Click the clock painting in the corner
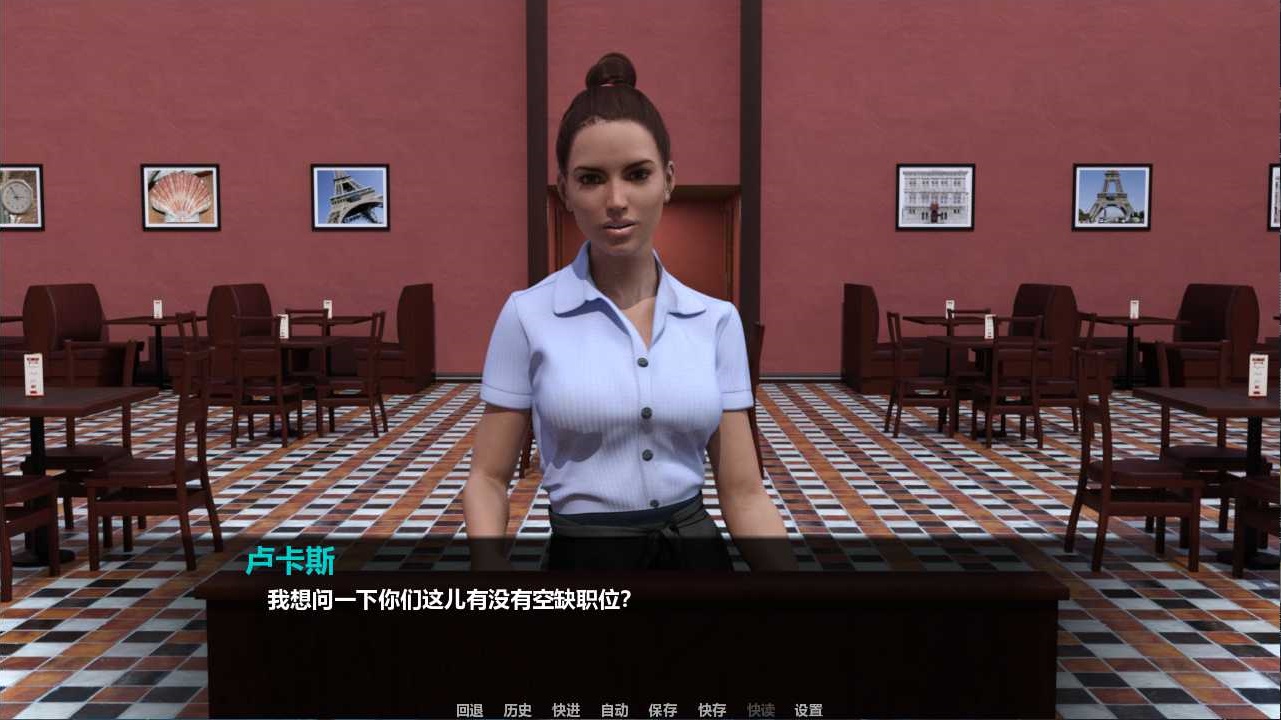 click(x=24, y=196)
